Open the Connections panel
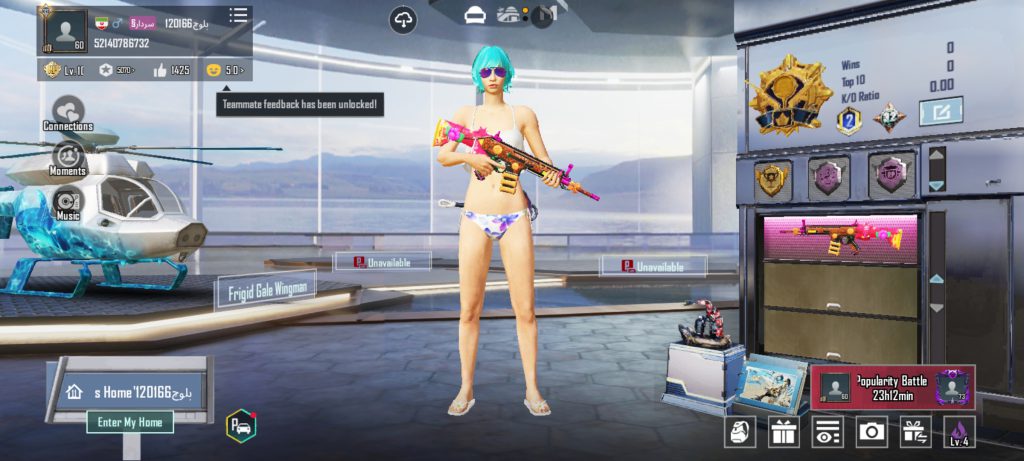Screen dimensions: 1024x461 tap(68, 113)
